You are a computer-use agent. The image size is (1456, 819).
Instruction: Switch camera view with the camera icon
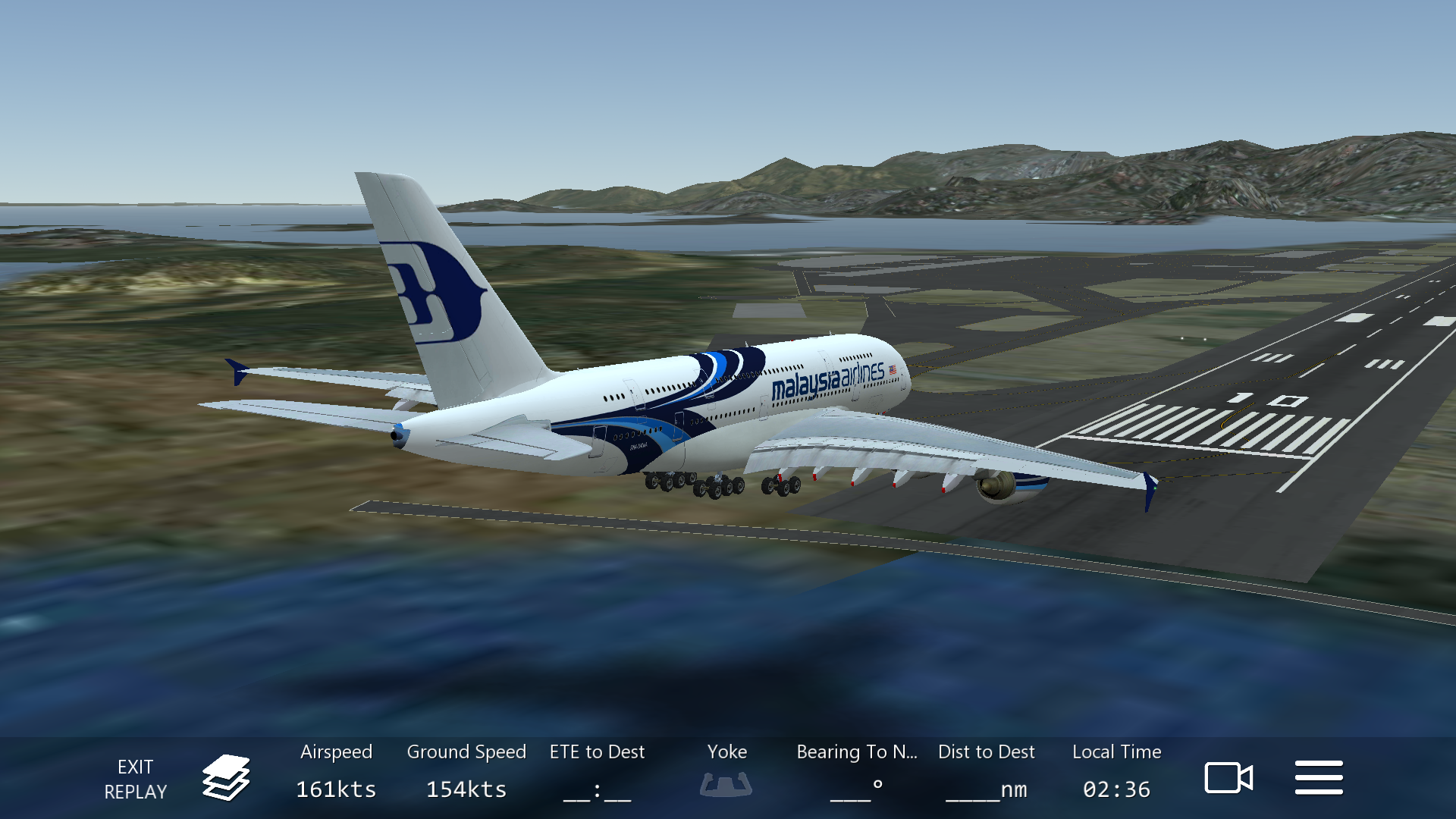tap(1228, 778)
